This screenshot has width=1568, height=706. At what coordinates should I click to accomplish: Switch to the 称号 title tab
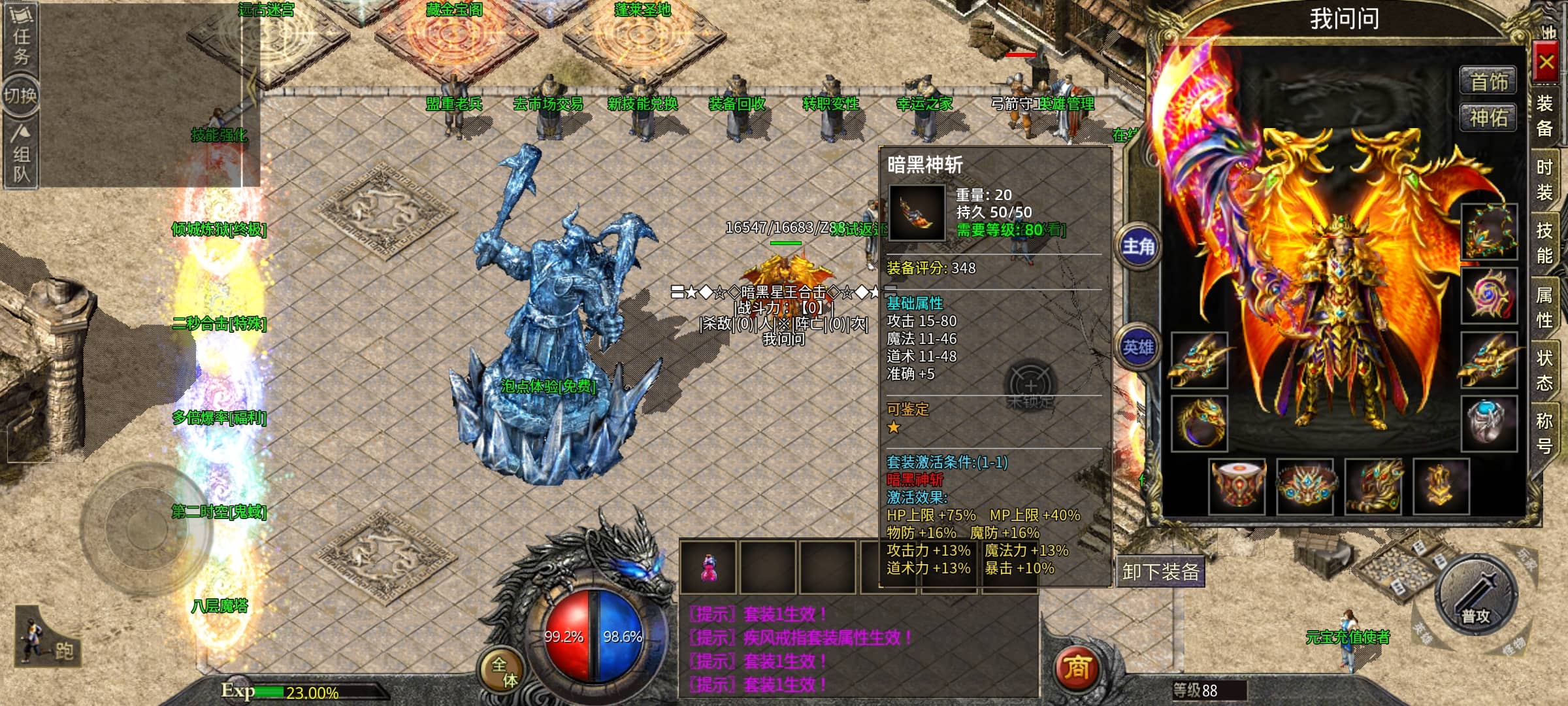[1544, 433]
